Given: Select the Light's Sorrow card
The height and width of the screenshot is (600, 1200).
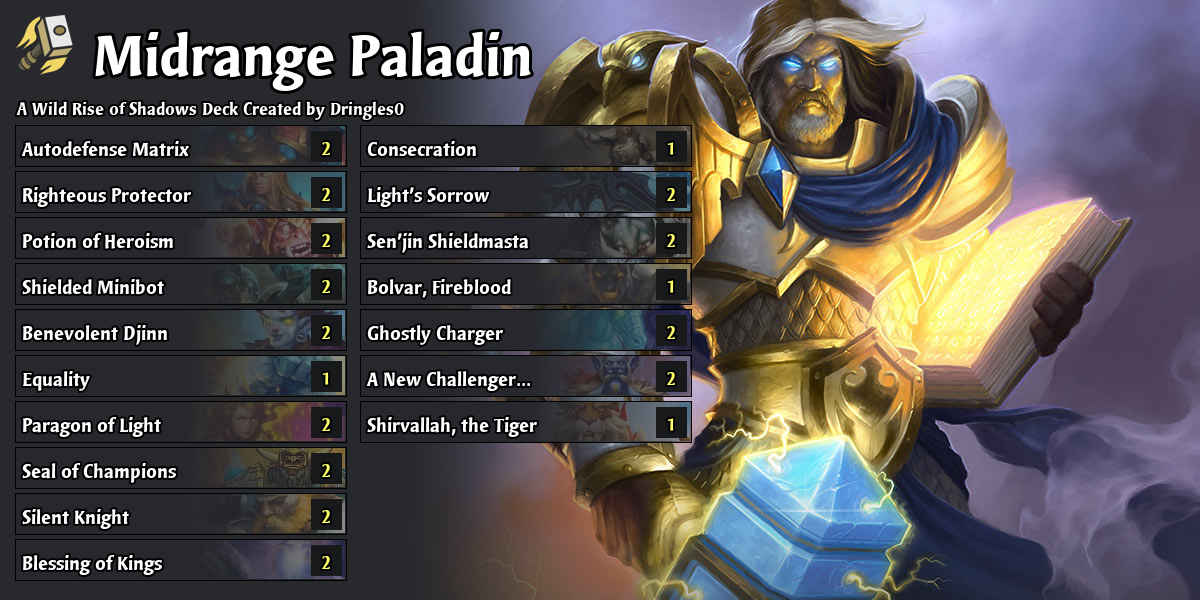Looking at the screenshot, I should coord(525,196).
